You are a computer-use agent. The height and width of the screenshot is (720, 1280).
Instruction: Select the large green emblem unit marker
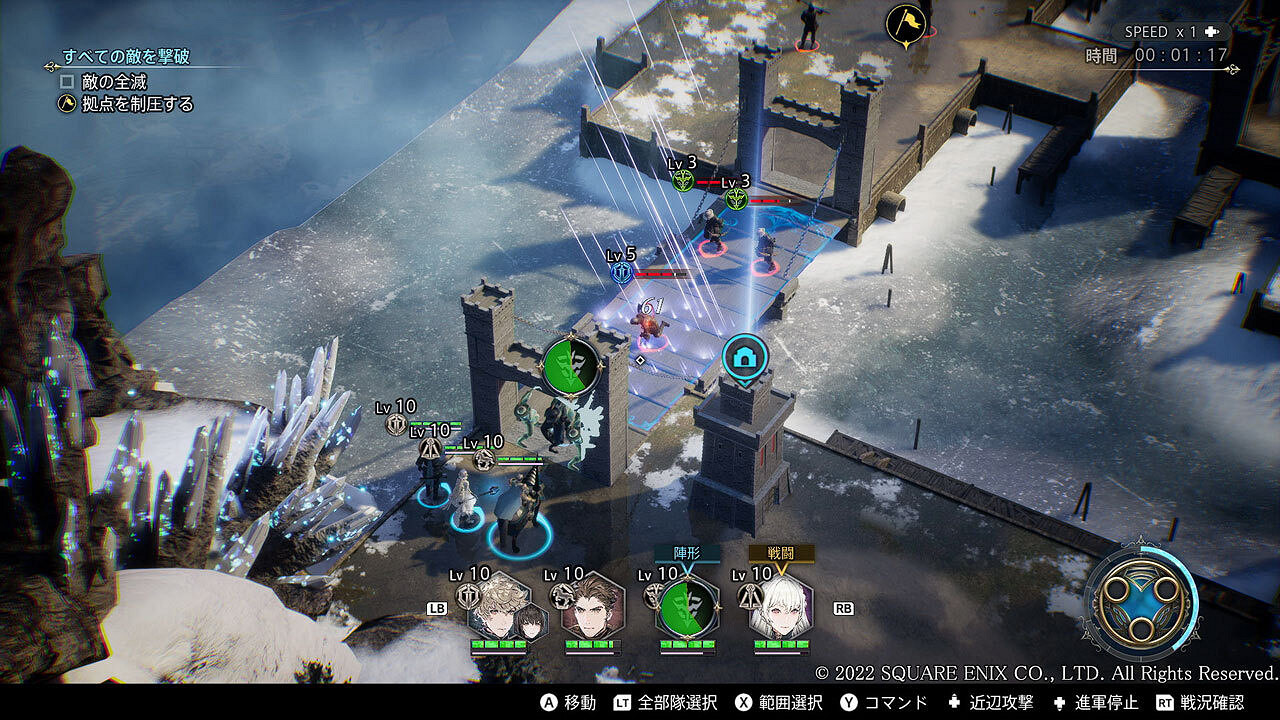(571, 365)
